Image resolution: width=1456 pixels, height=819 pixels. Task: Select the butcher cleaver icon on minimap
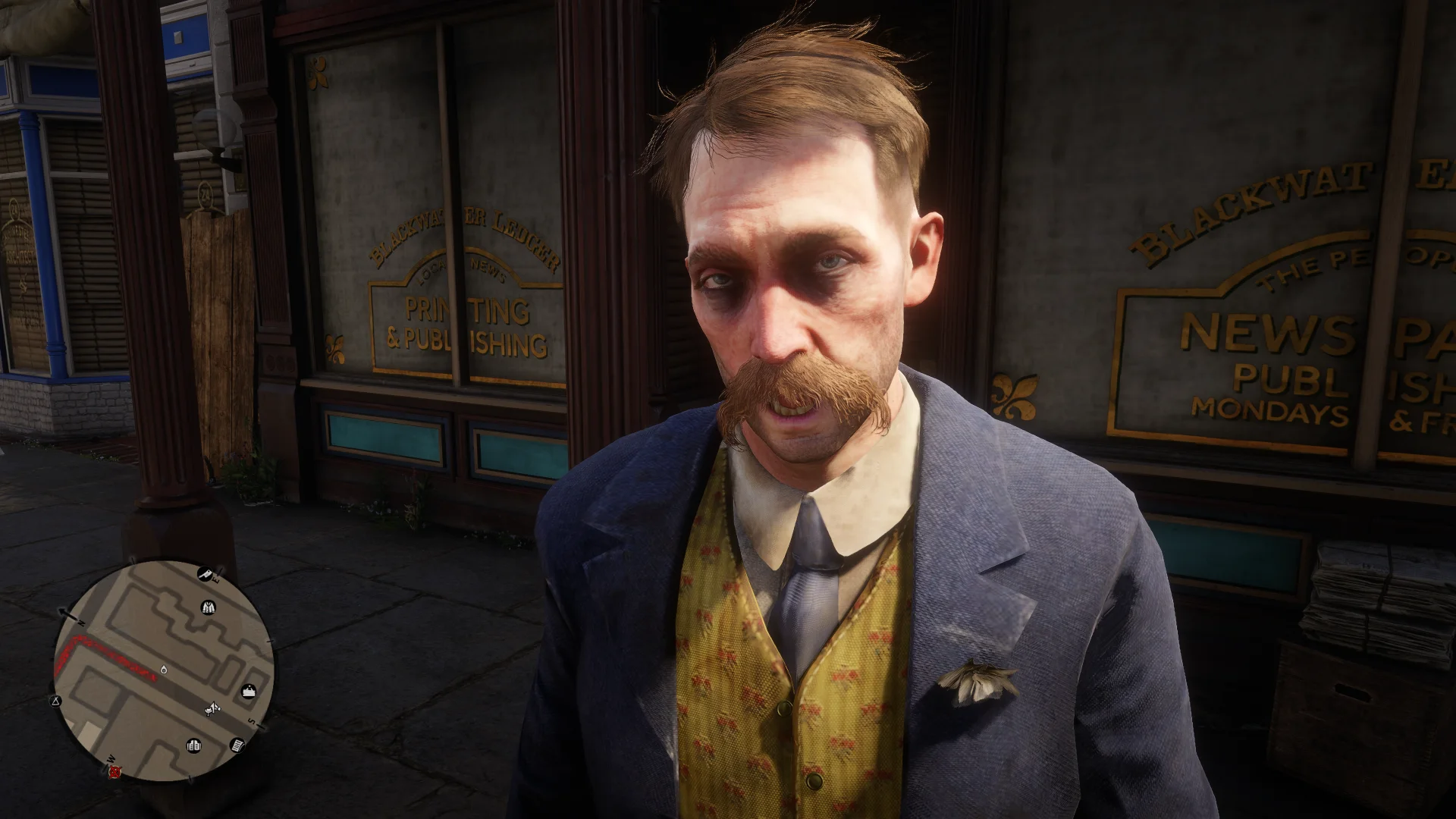(x=205, y=574)
